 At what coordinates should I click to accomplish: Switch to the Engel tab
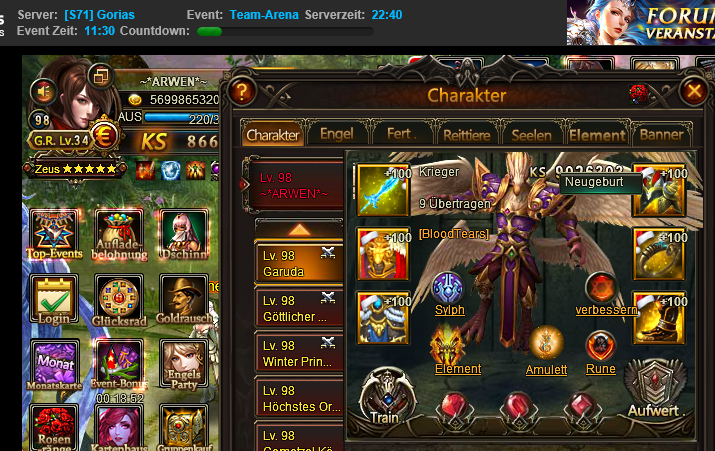pos(336,134)
